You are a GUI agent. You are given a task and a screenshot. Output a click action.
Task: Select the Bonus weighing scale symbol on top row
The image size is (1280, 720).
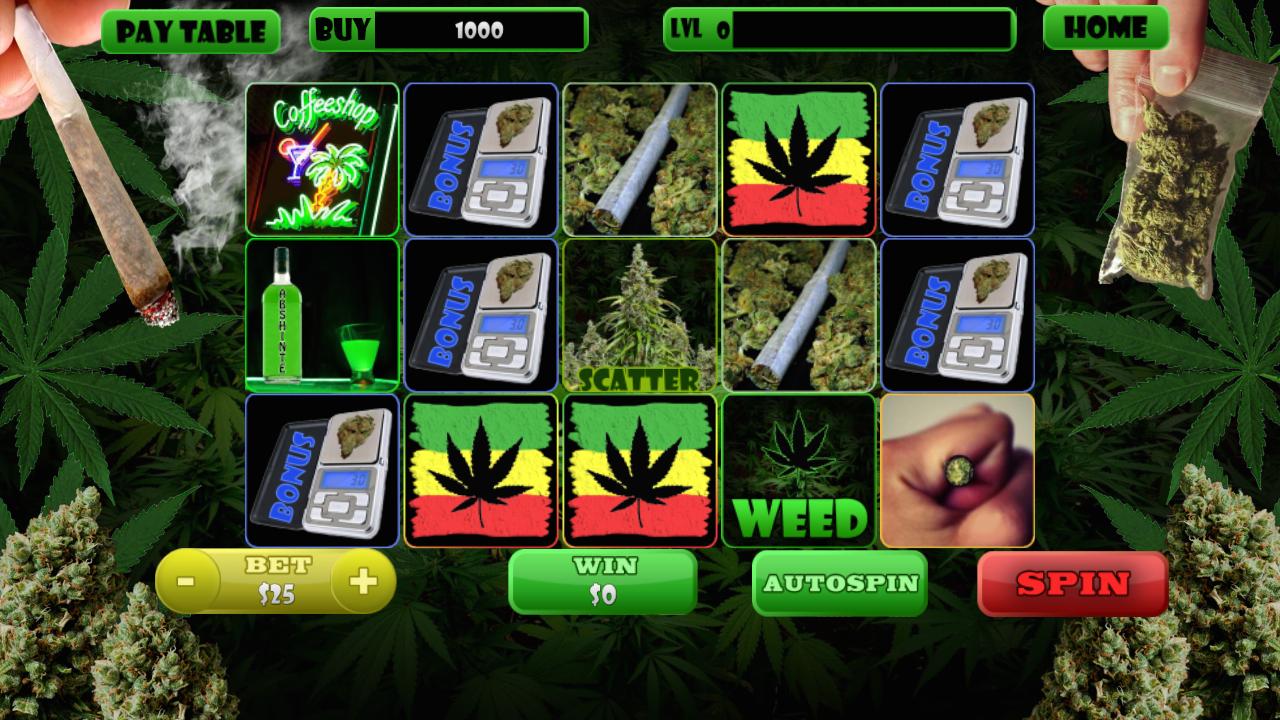coord(481,158)
